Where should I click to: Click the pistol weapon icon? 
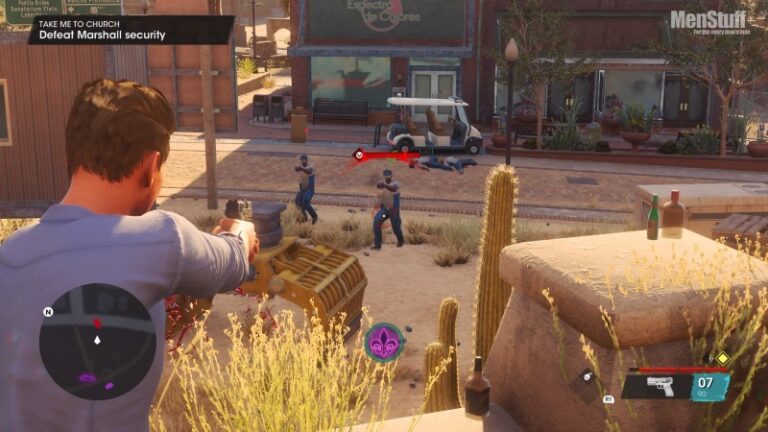(660, 386)
